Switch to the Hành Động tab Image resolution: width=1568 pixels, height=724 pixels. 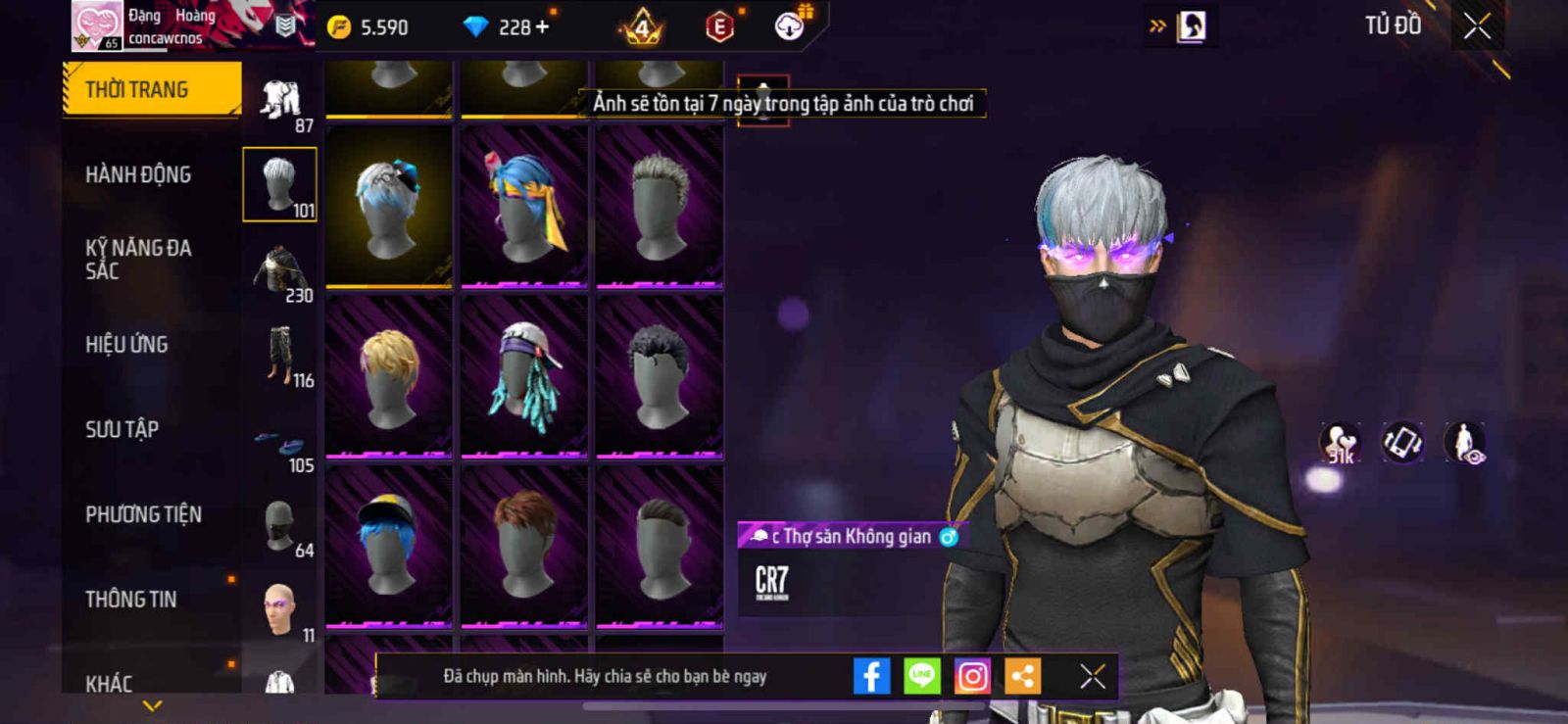tap(138, 175)
